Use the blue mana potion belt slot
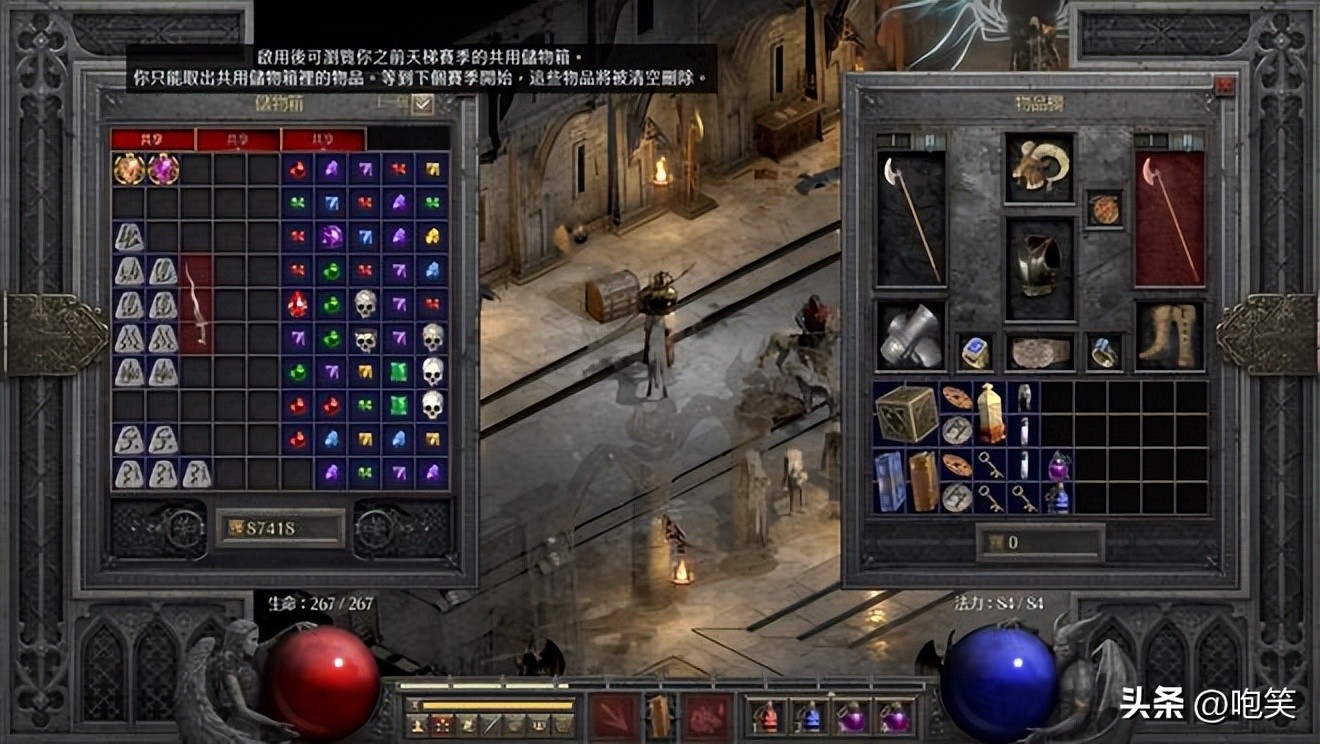The width and height of the screenshot is (1320, 744). pyautogui.click(x=809, y=717)
